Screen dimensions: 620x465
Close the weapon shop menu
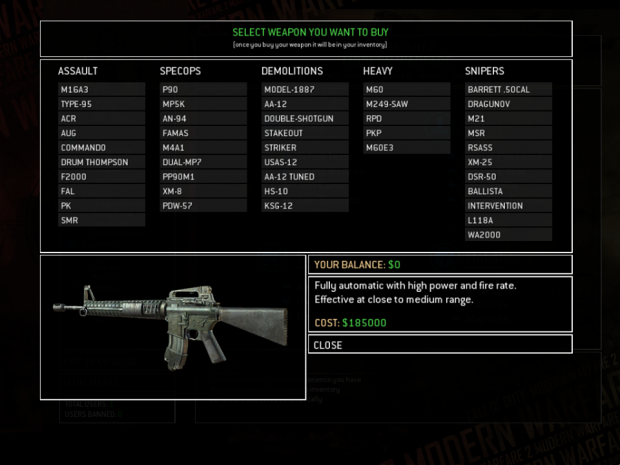pyautogui.click(x=440, y=345)
